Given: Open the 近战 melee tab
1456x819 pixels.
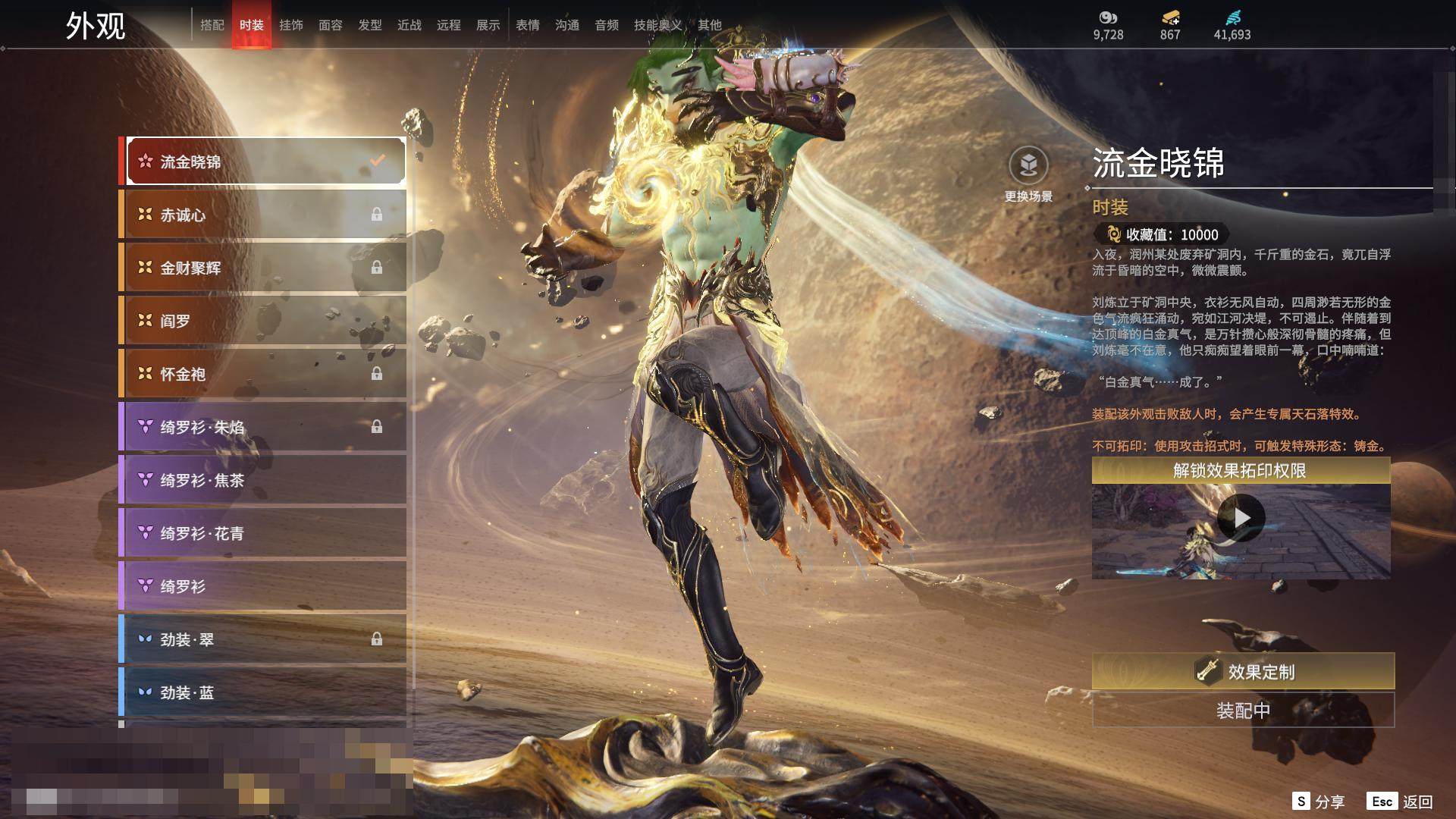Looking at the screenshot, I should [x=409, y=25].
